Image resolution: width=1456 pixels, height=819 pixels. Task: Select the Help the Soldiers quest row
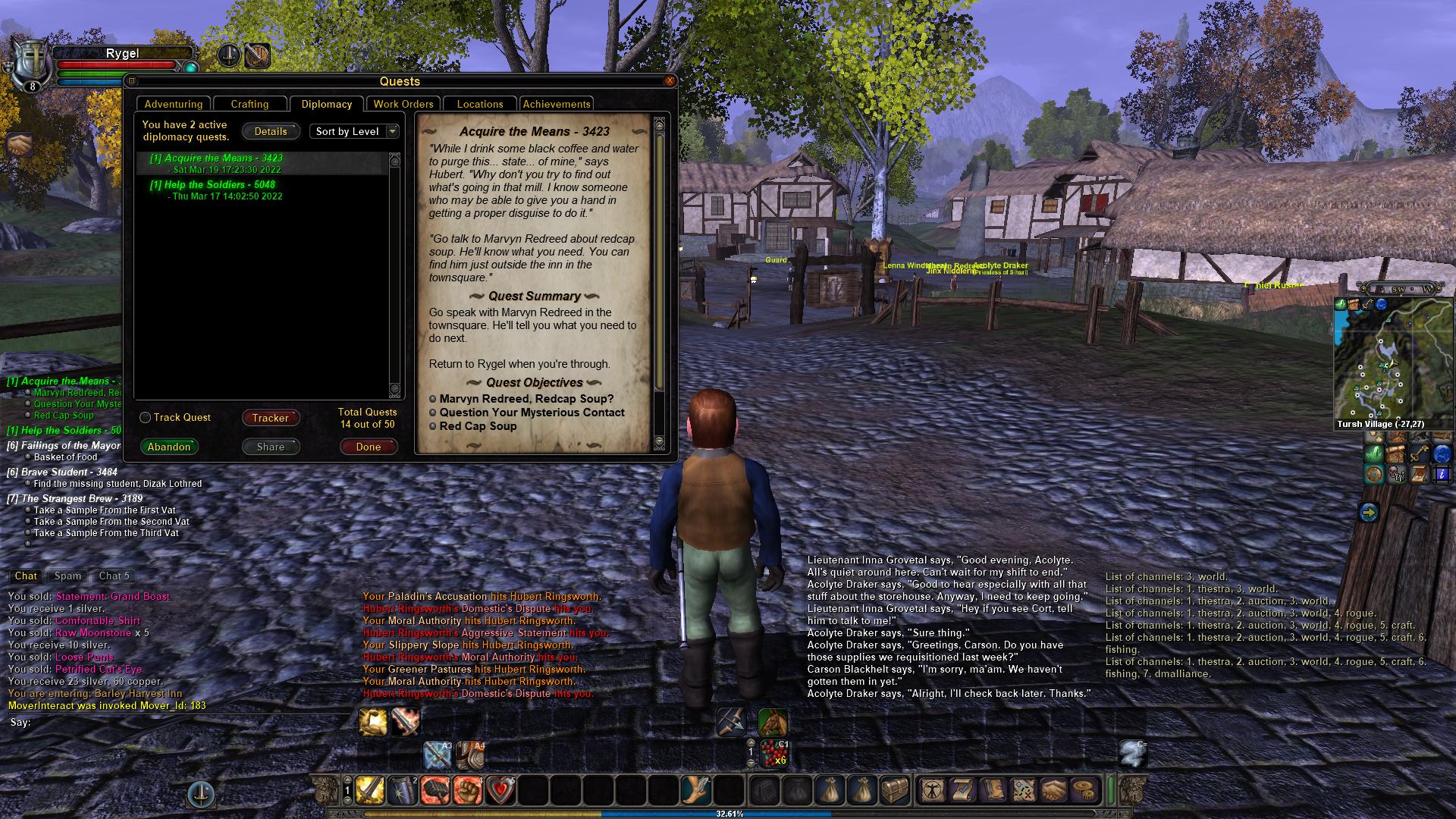[212, 184]
